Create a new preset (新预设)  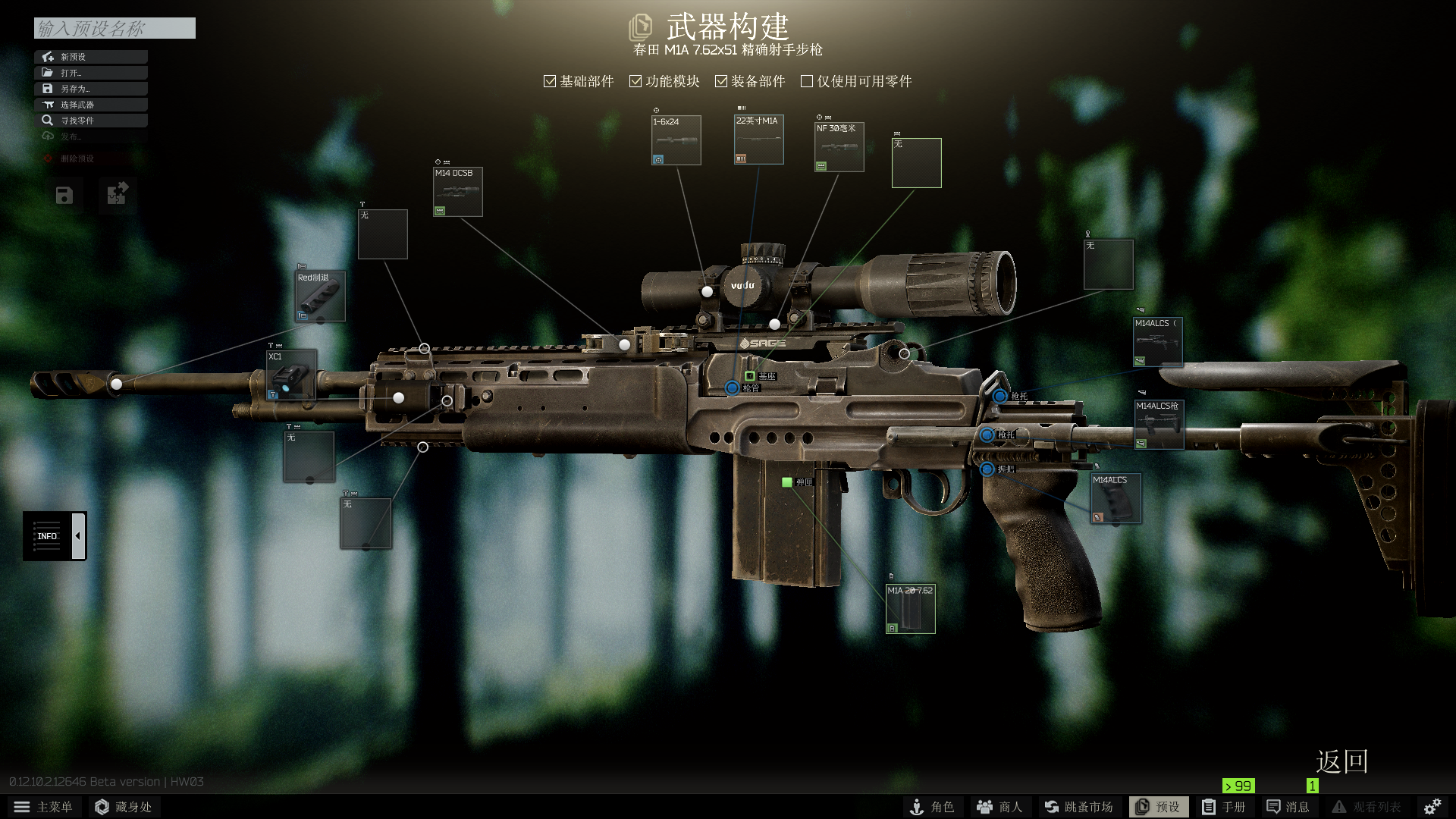[91, 57]
